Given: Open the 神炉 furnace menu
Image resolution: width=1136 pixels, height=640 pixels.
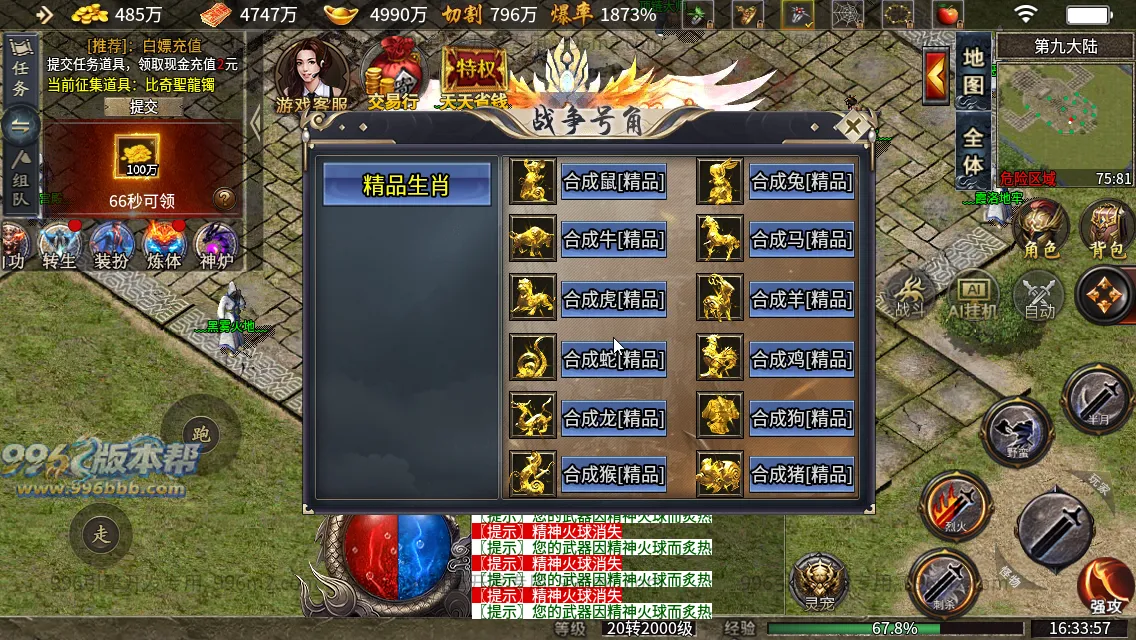Looking at the screenshot, I should [216, 246].
